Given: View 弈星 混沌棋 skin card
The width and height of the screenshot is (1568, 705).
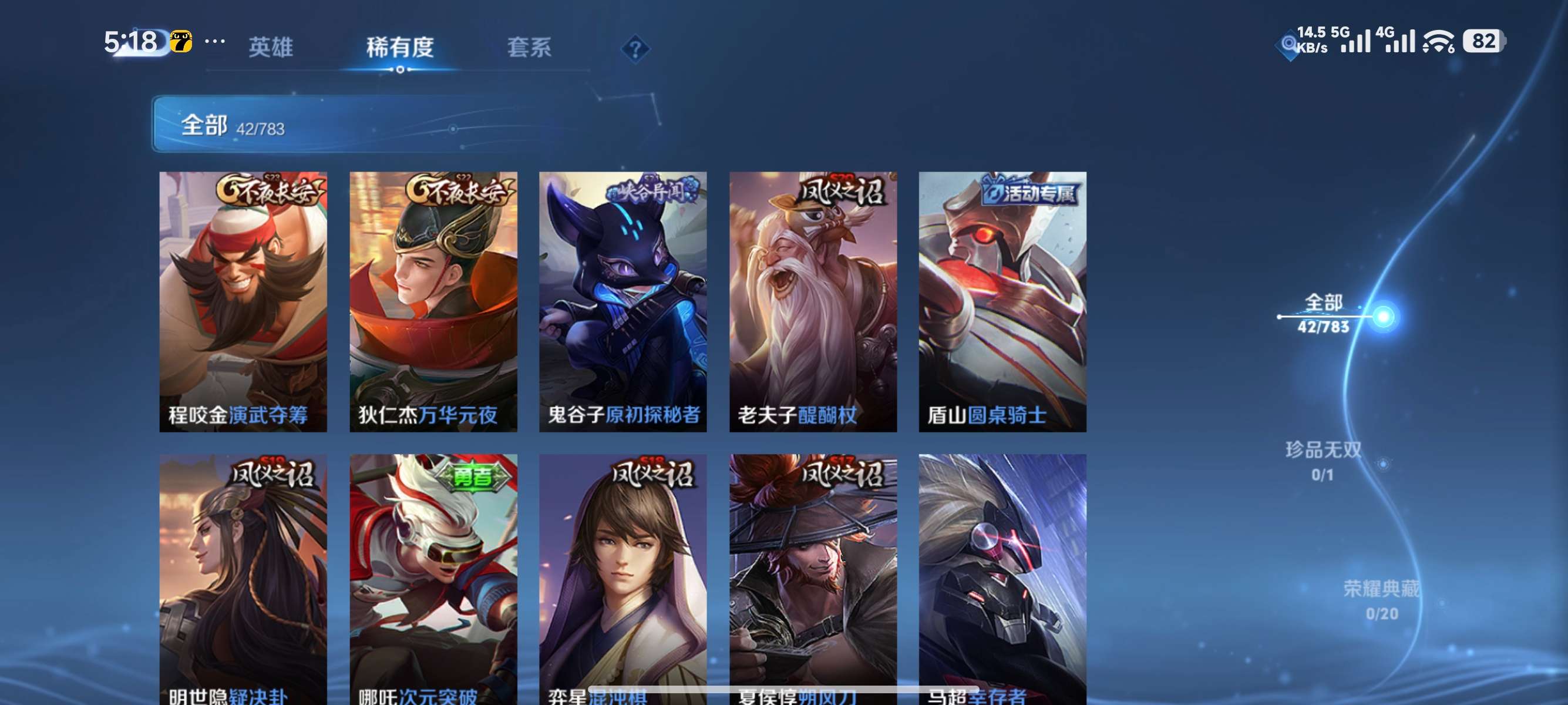Looking at the screenshot, I should coord(623,578).
